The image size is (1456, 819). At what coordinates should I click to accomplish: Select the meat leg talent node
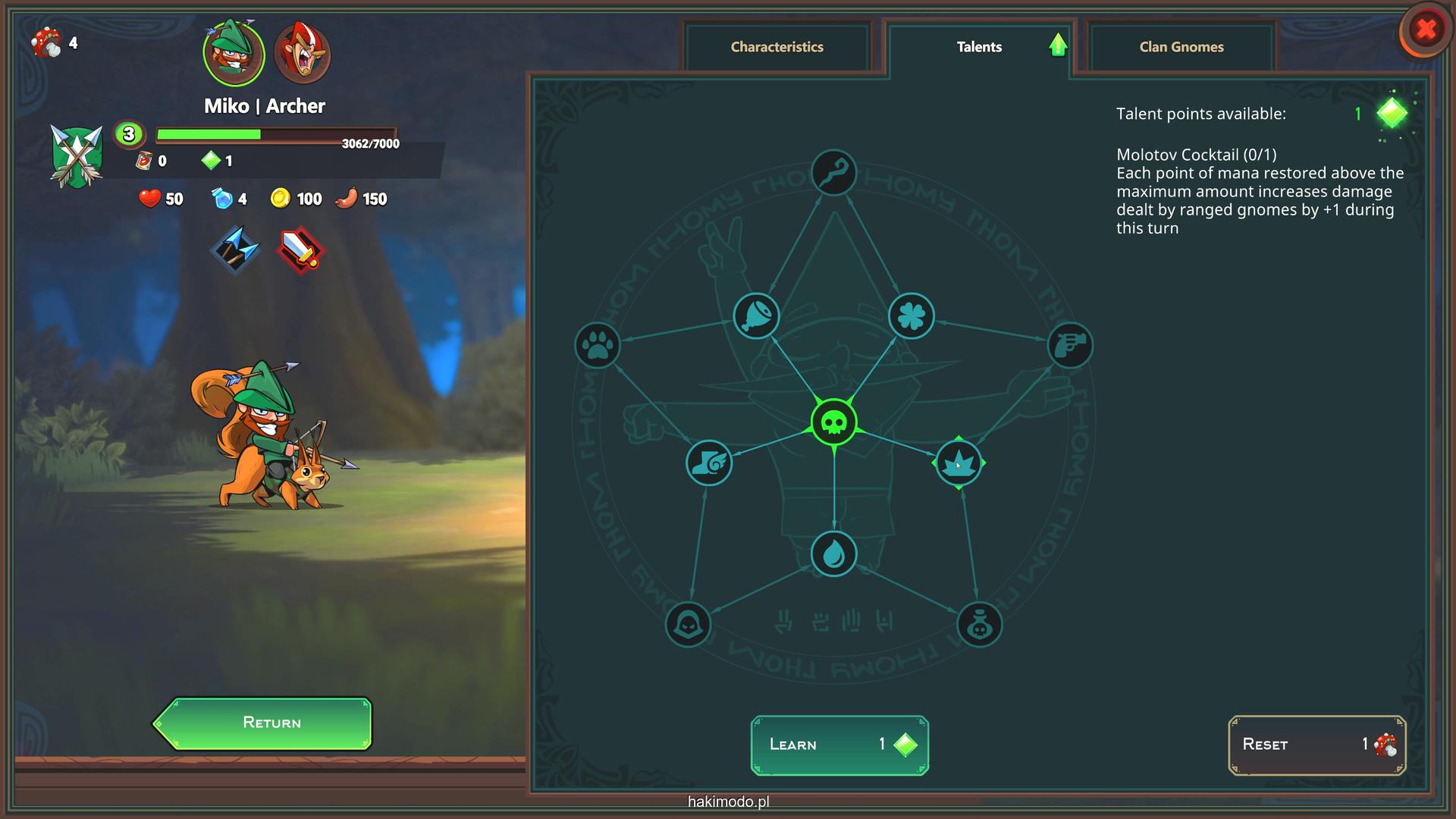click(x=756, y=315)
